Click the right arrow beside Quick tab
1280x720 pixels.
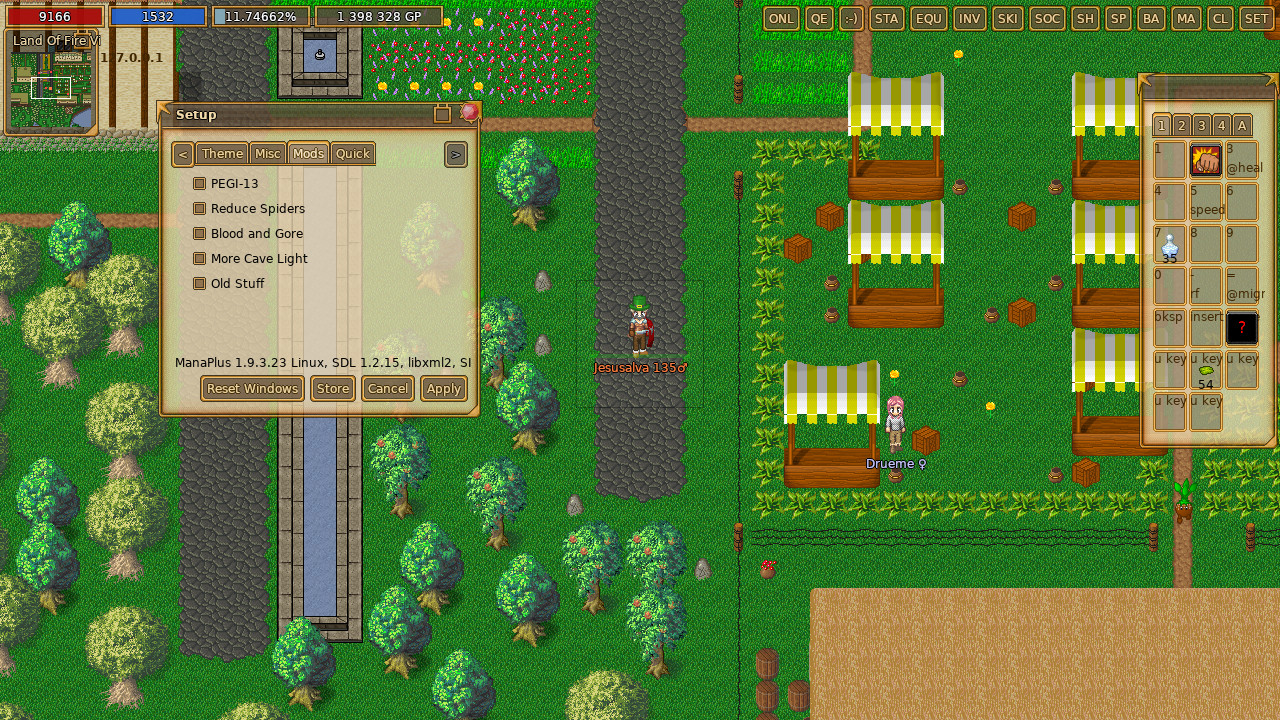click(x=455, y=154)
